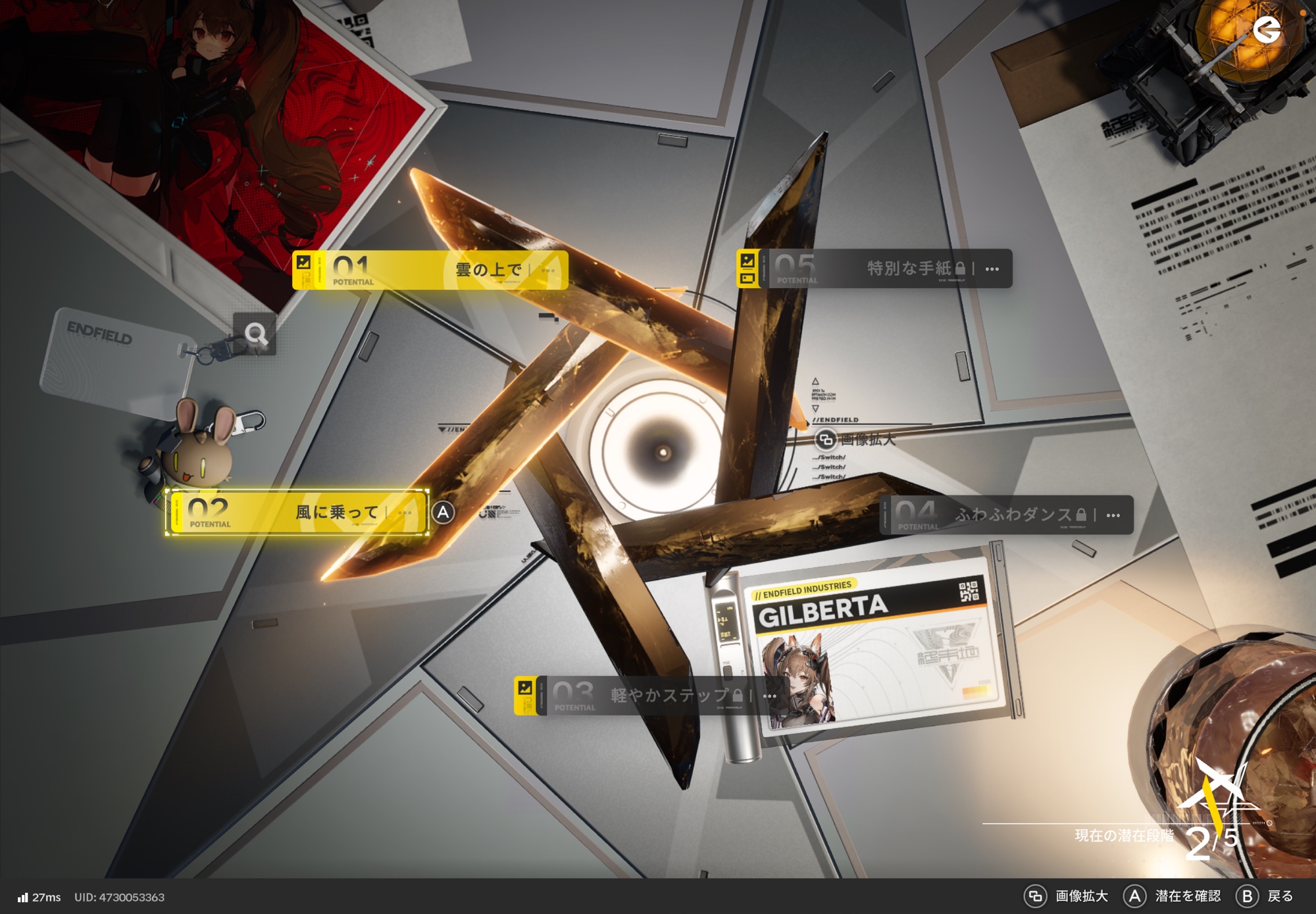1316x914 pixels.
Task: Go back using the top-right return arrow
Action: [x=1266, y=30]
